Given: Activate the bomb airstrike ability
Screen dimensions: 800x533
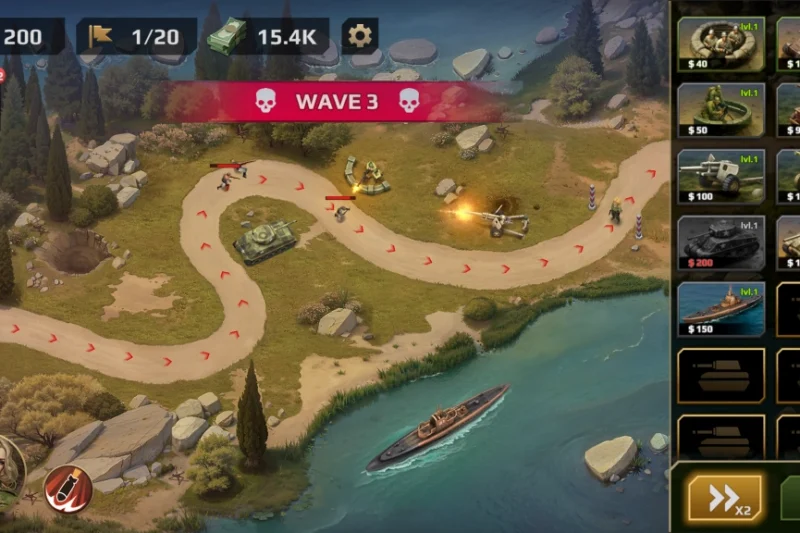Looking at the screenshot, I should coord(69,487).
